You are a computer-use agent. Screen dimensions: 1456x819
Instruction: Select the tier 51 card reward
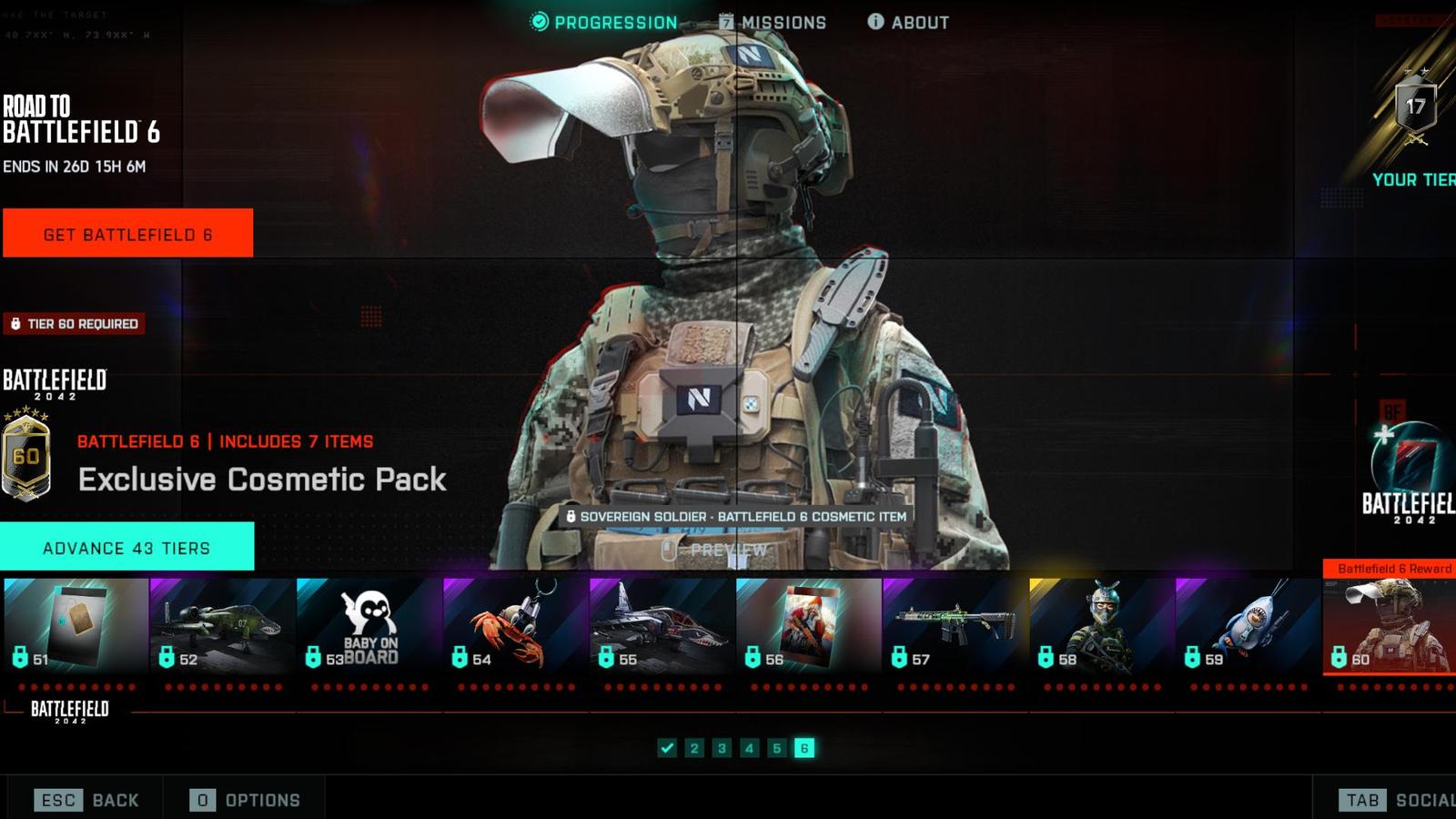[76, 625]
